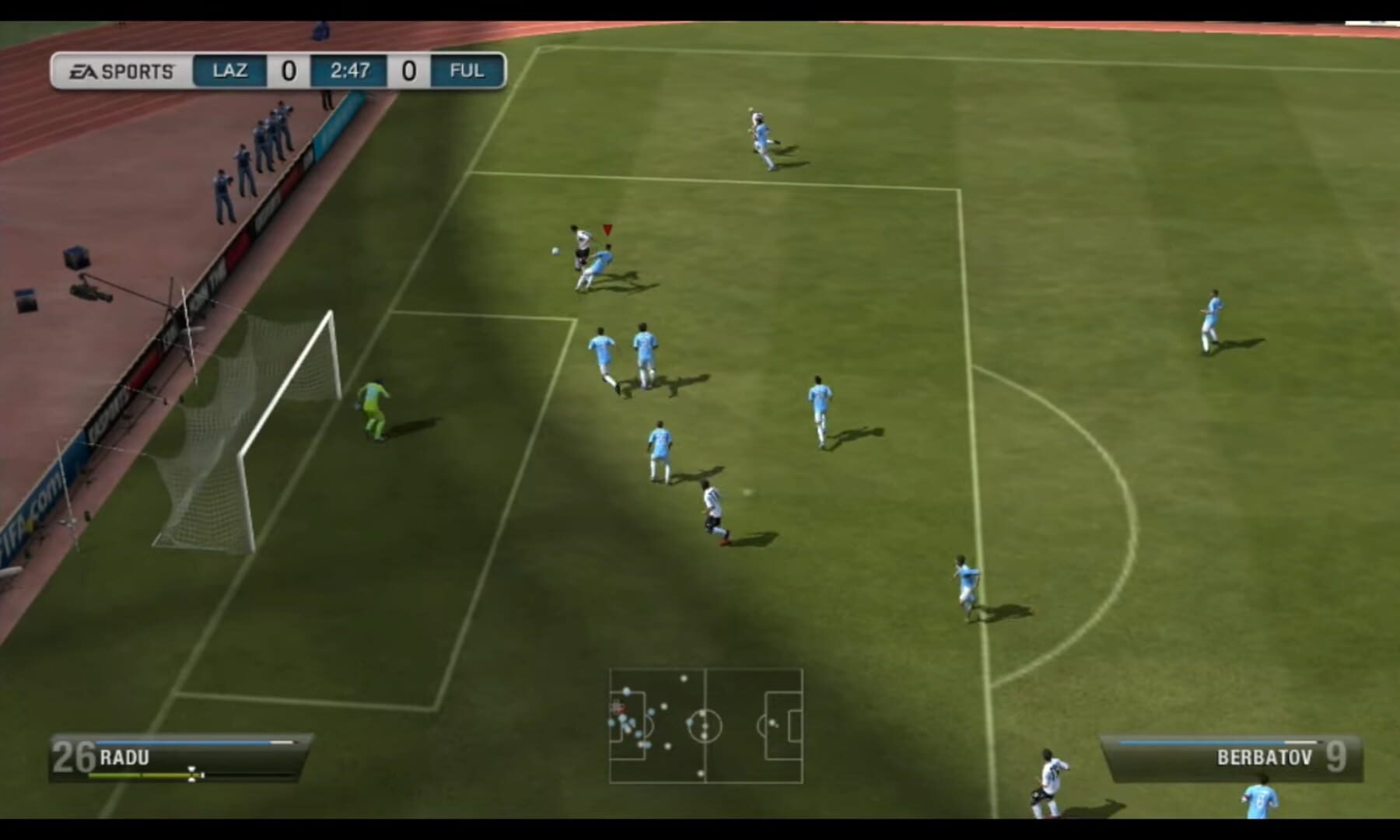Select the FUL team name tab
This screenshot has width=1400, height=840.
click(464, 69)
